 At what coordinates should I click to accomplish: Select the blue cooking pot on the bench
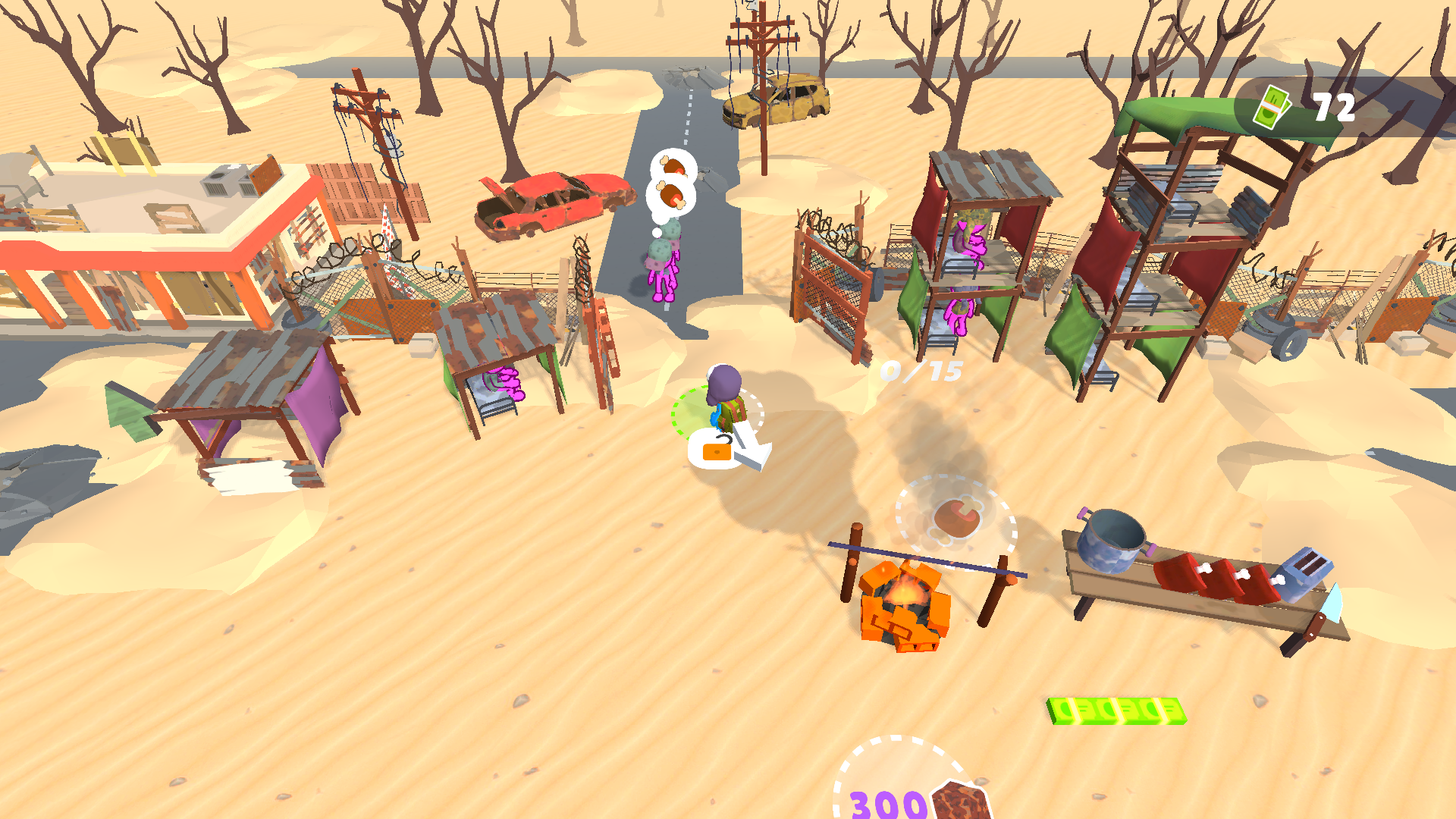pos(1111,541)
